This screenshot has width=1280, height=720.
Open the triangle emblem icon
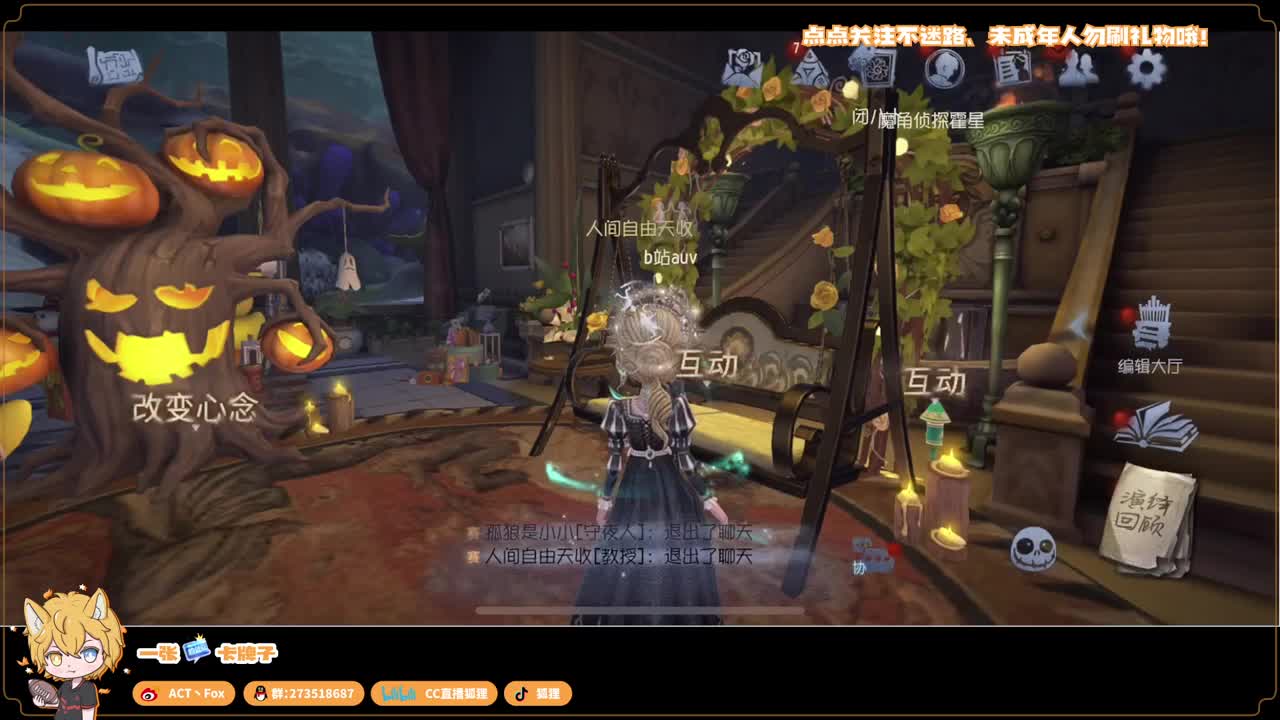tap(812, 70)
